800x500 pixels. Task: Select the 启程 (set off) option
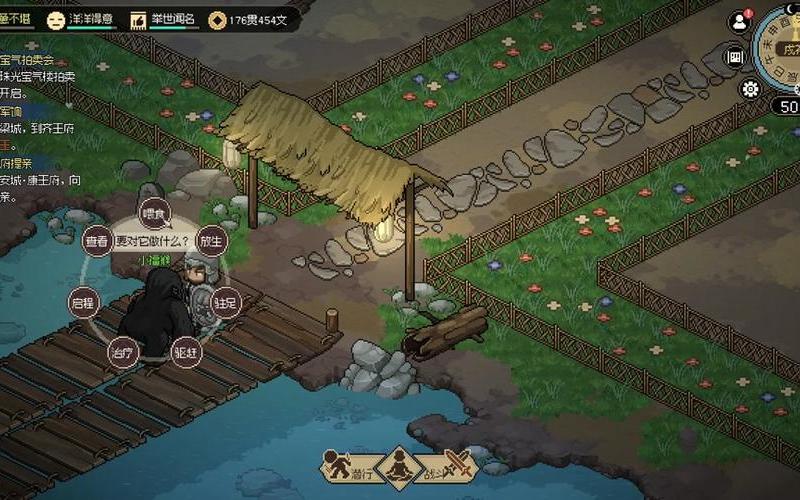(82, 301)
